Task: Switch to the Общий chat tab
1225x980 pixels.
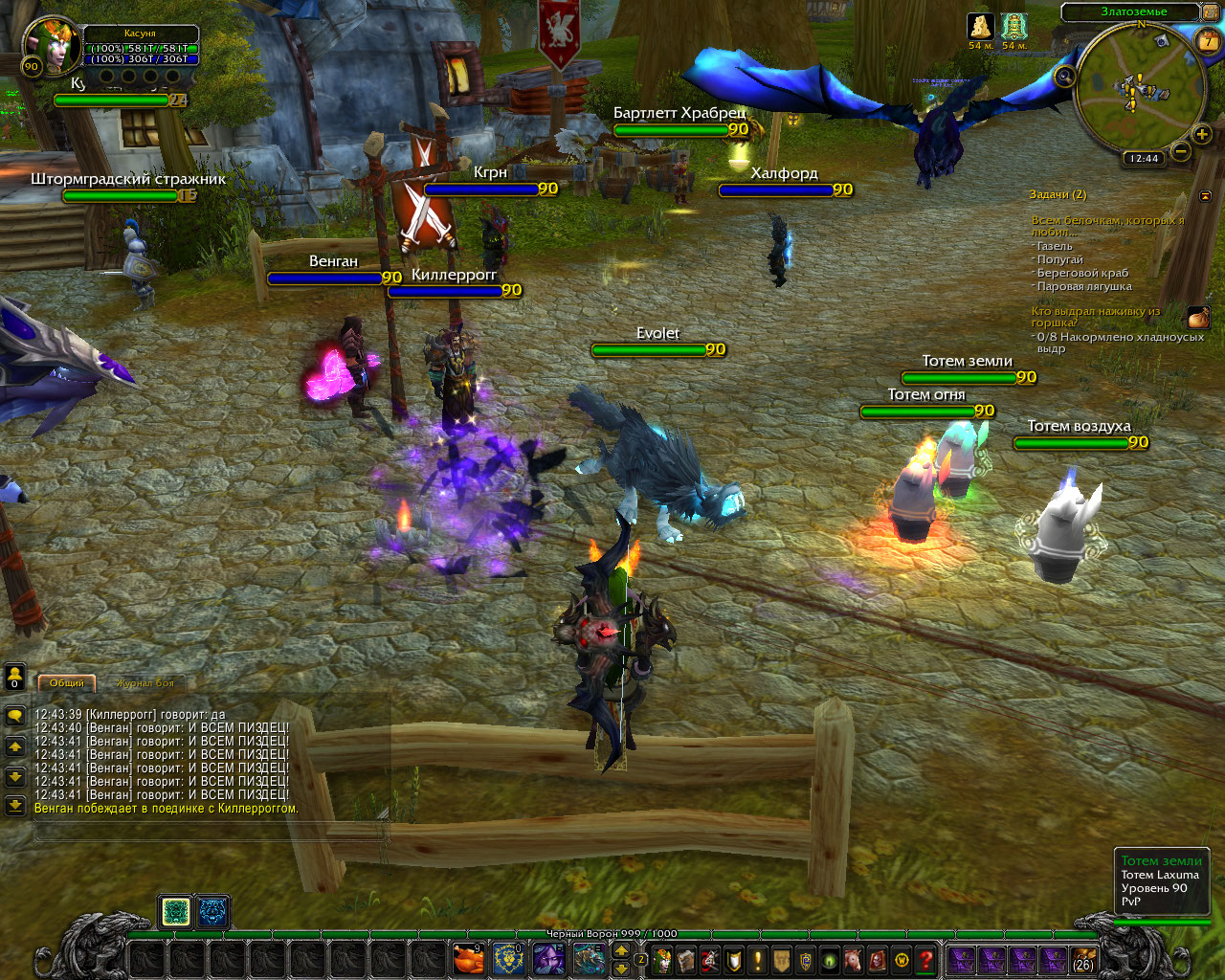Action: (x=67, y=682)
